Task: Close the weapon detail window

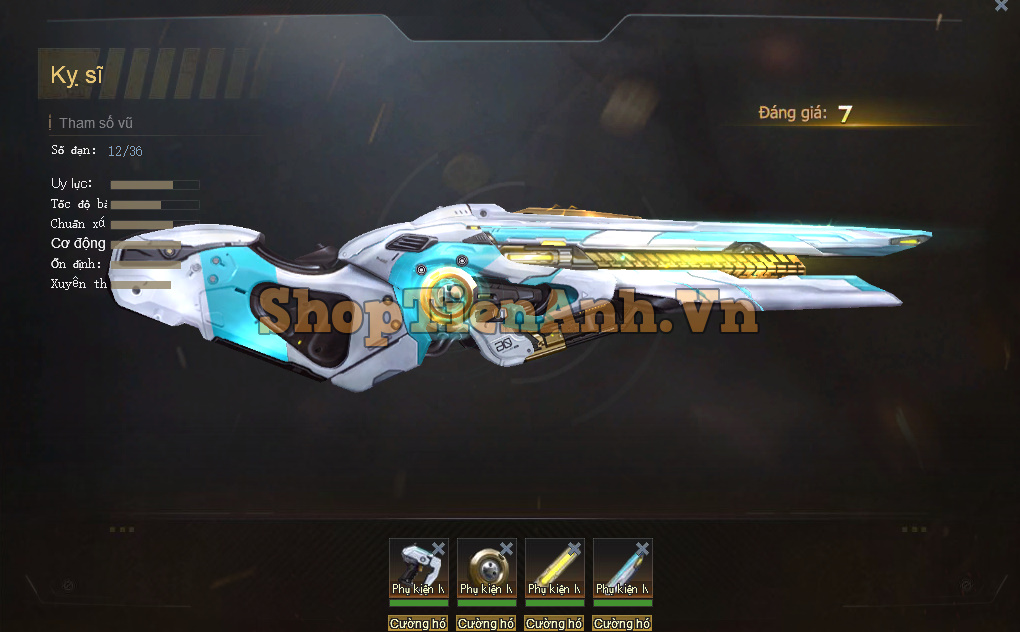Action: pos(1001,6)
